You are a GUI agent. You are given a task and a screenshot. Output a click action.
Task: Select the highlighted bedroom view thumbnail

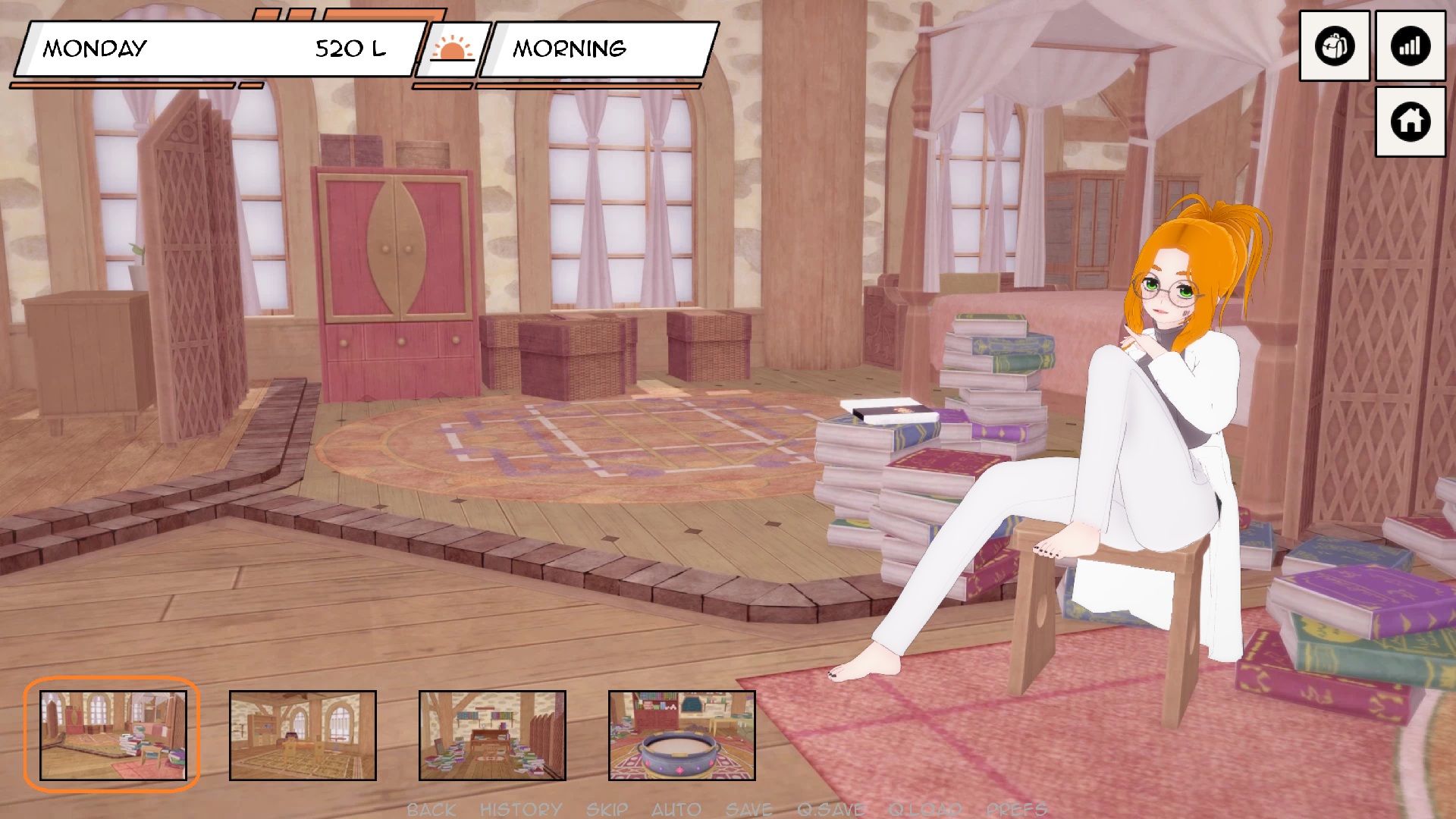coord(113,735)
